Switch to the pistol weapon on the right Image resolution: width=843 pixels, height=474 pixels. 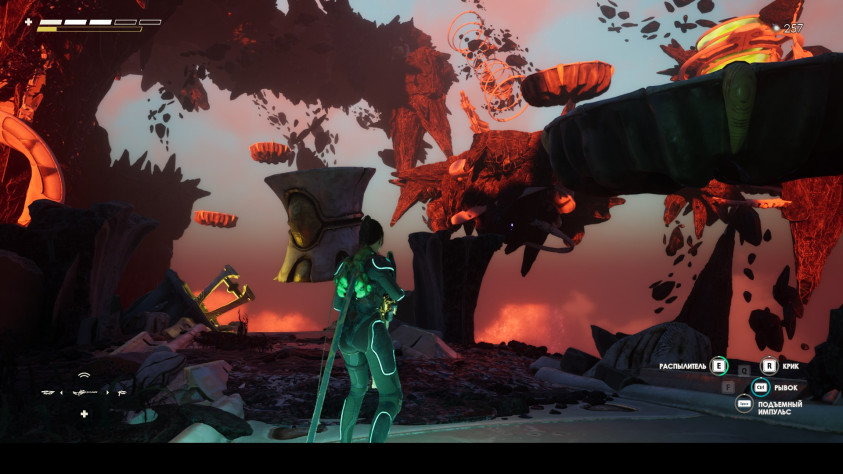[120, 392]
